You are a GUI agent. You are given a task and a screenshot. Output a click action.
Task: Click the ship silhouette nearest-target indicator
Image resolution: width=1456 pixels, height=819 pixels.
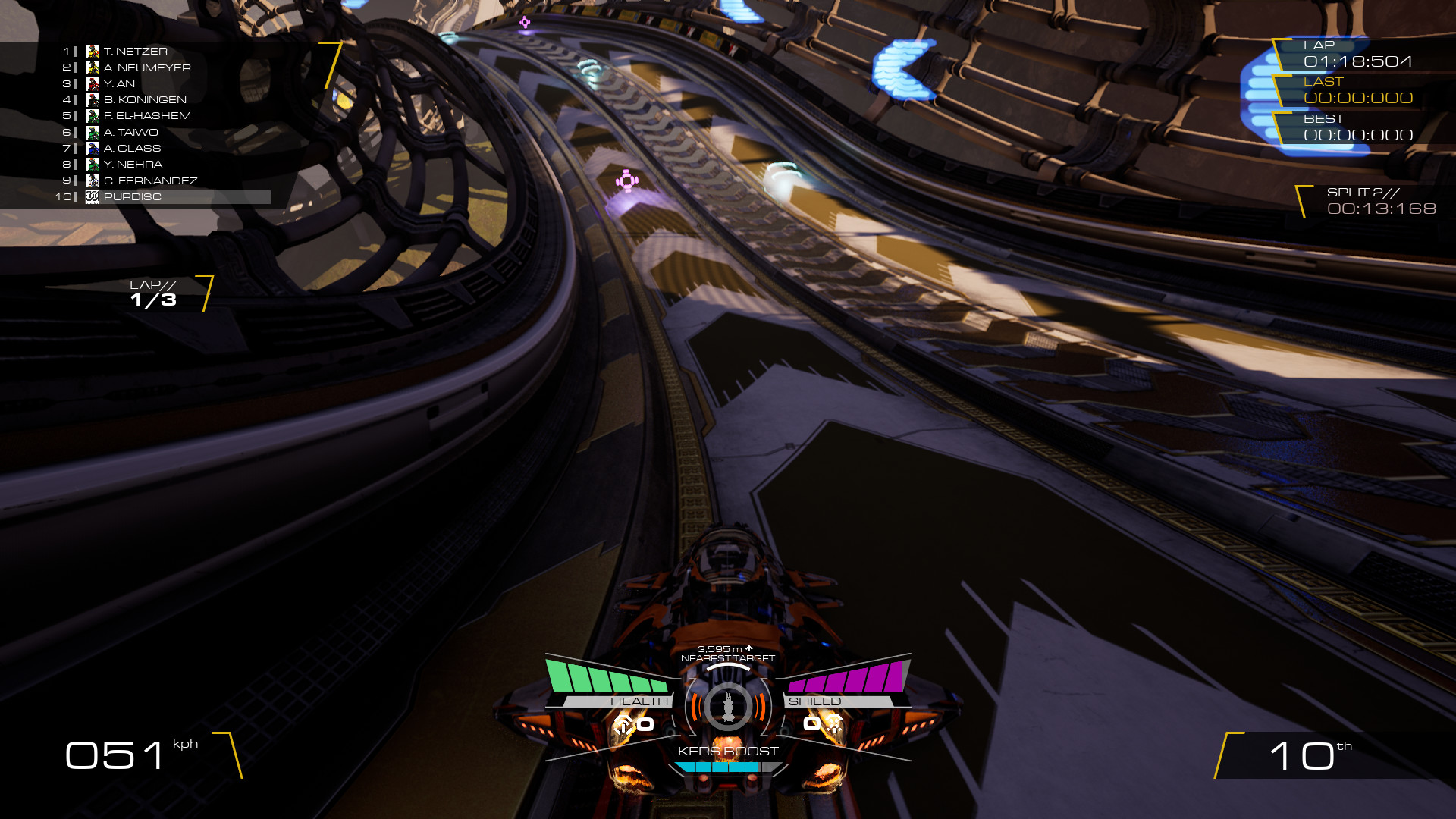click(728, 707)
